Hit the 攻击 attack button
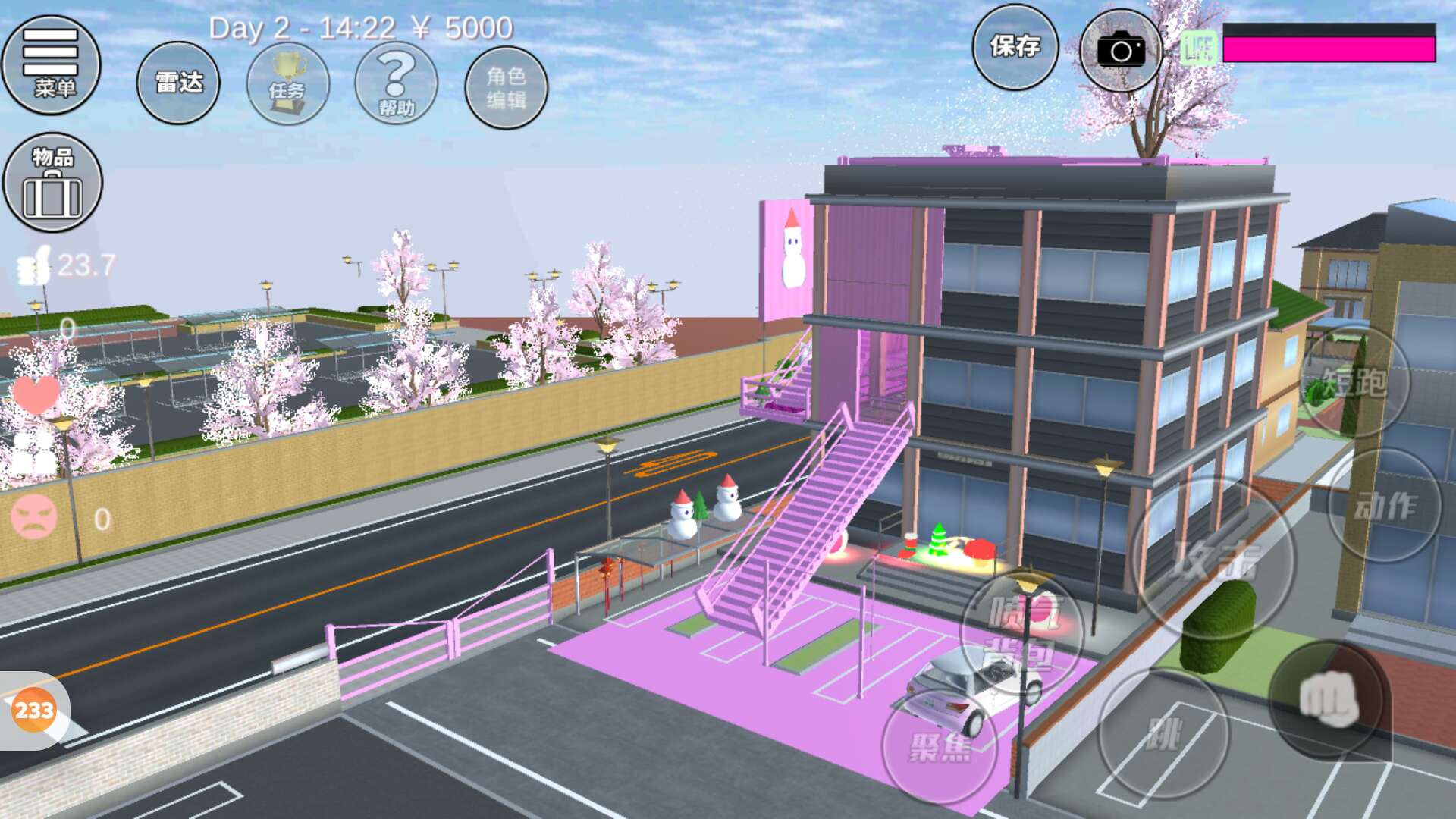The width and height of the screenshot is (1456, 819). pos(1213,559)
